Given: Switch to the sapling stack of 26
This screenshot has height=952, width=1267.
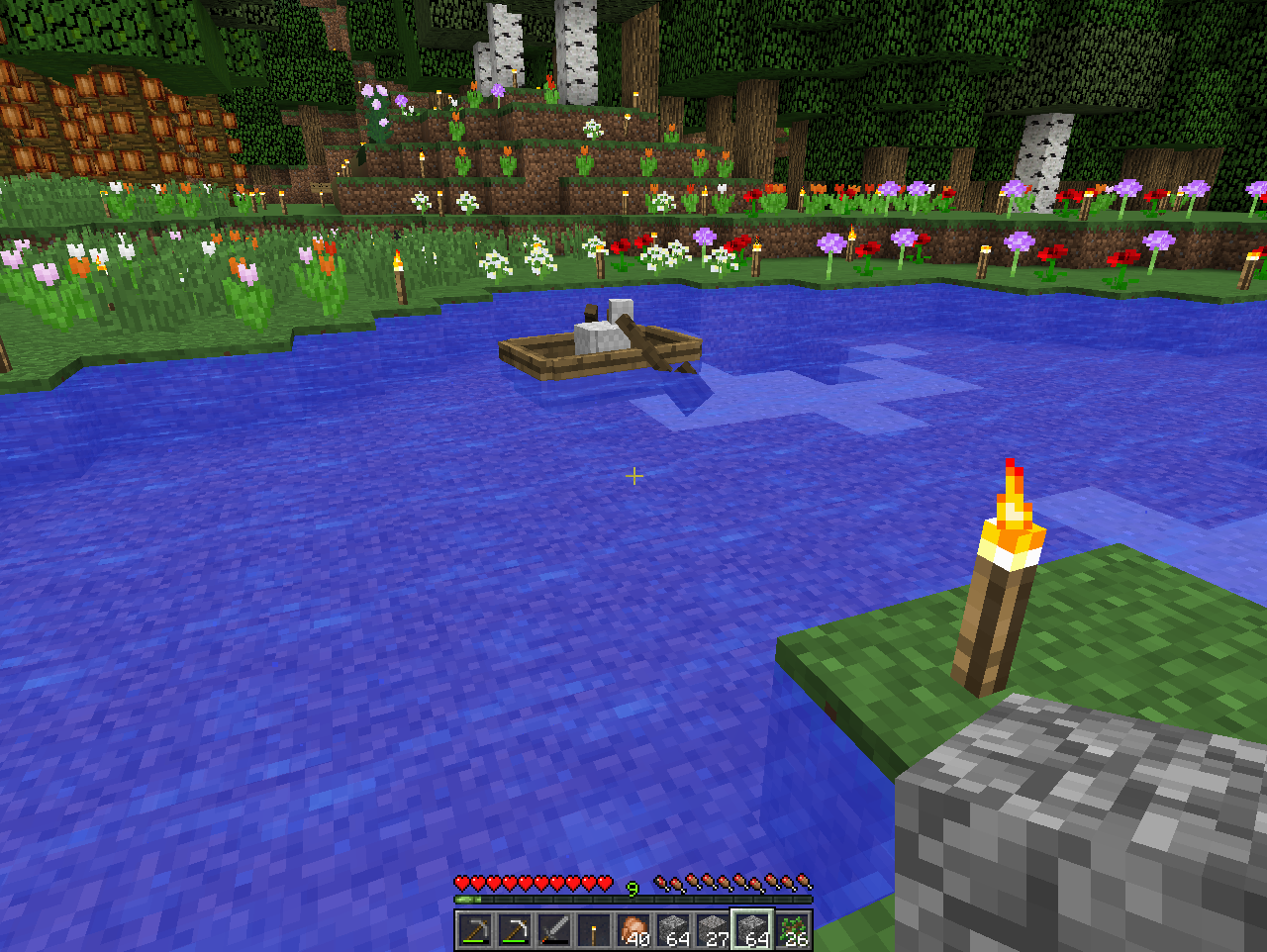Looking at the screenshot, I should click(x=792, y=931).
